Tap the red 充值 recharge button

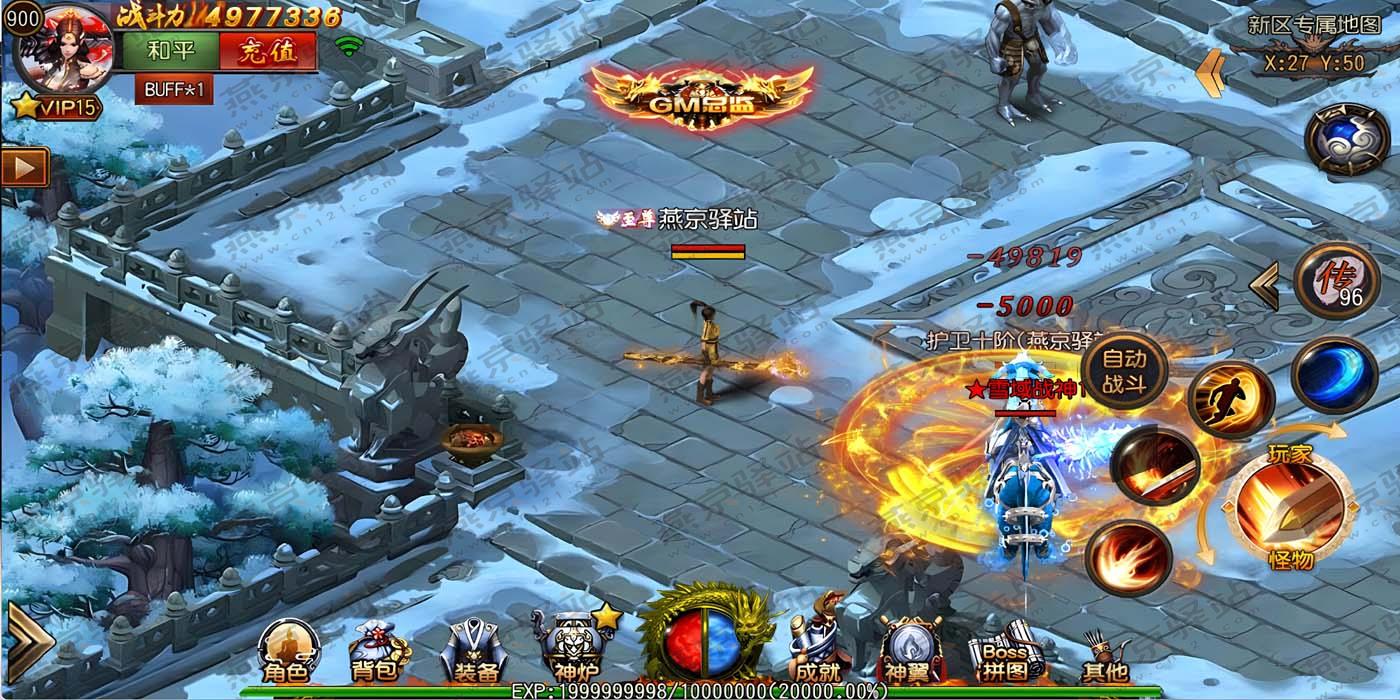[268, 51]
